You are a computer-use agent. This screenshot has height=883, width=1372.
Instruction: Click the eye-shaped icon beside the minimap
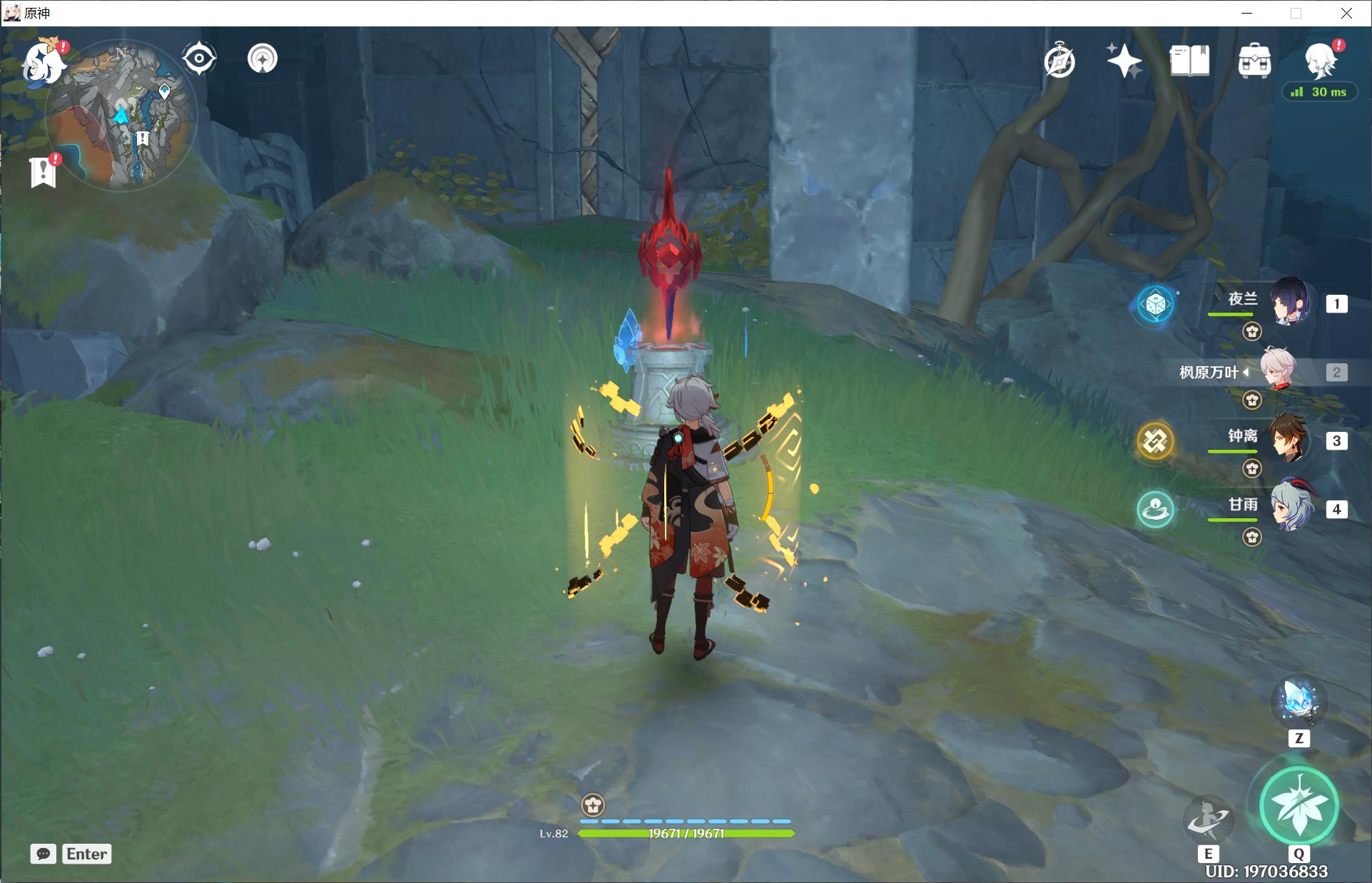point(199,59)
